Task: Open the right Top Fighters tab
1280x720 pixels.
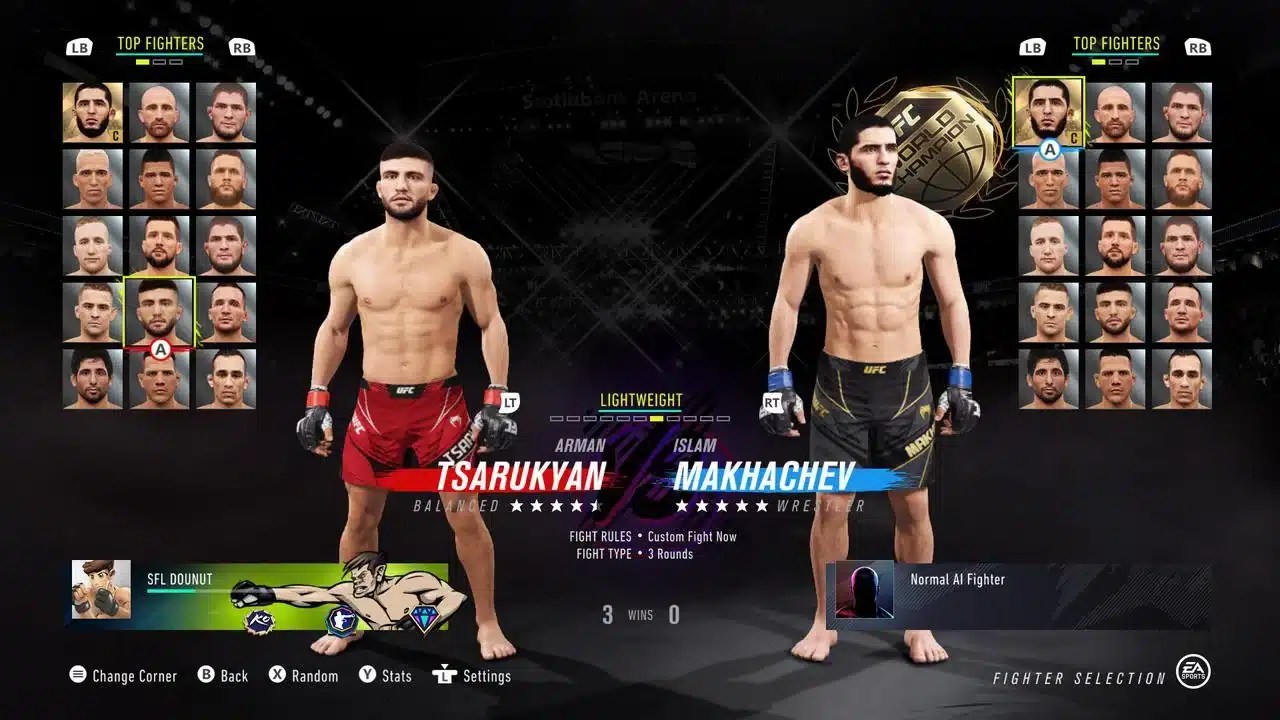Action: [x=1117, y=43]
